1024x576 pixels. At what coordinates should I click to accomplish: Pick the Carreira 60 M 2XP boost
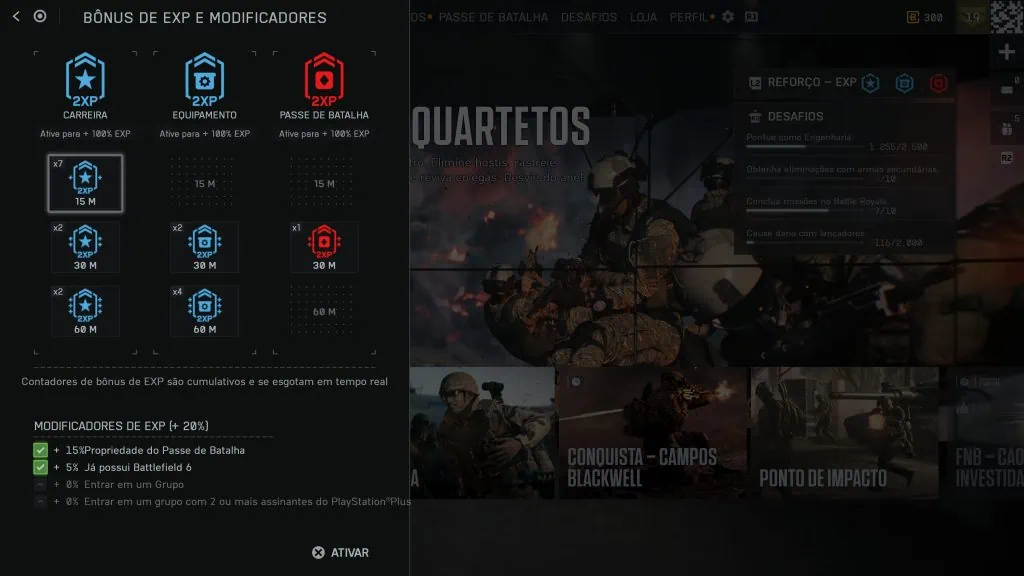pos(85,311)
